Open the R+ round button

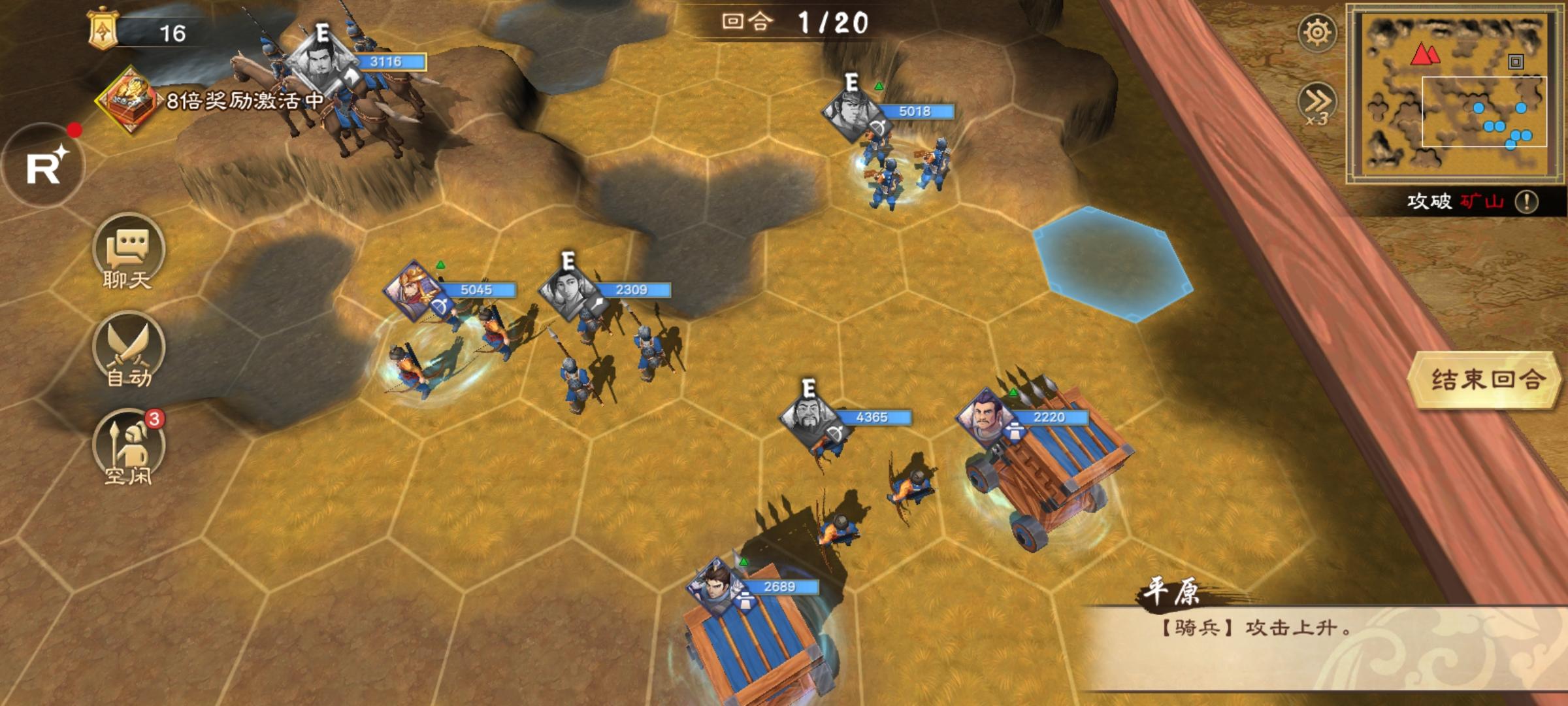pyautogui.click(x=44, y=166)
